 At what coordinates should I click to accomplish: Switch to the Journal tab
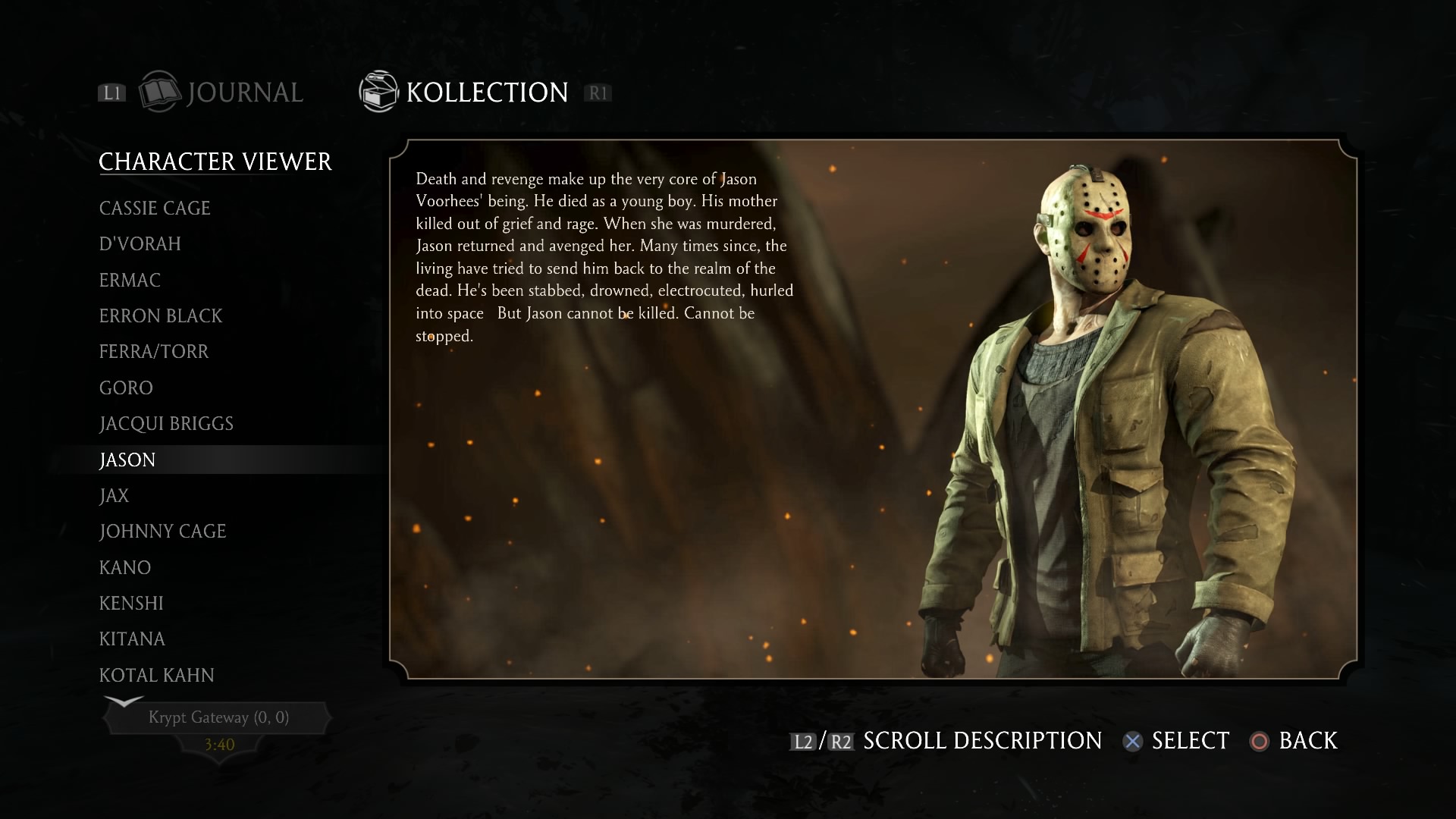245,92
